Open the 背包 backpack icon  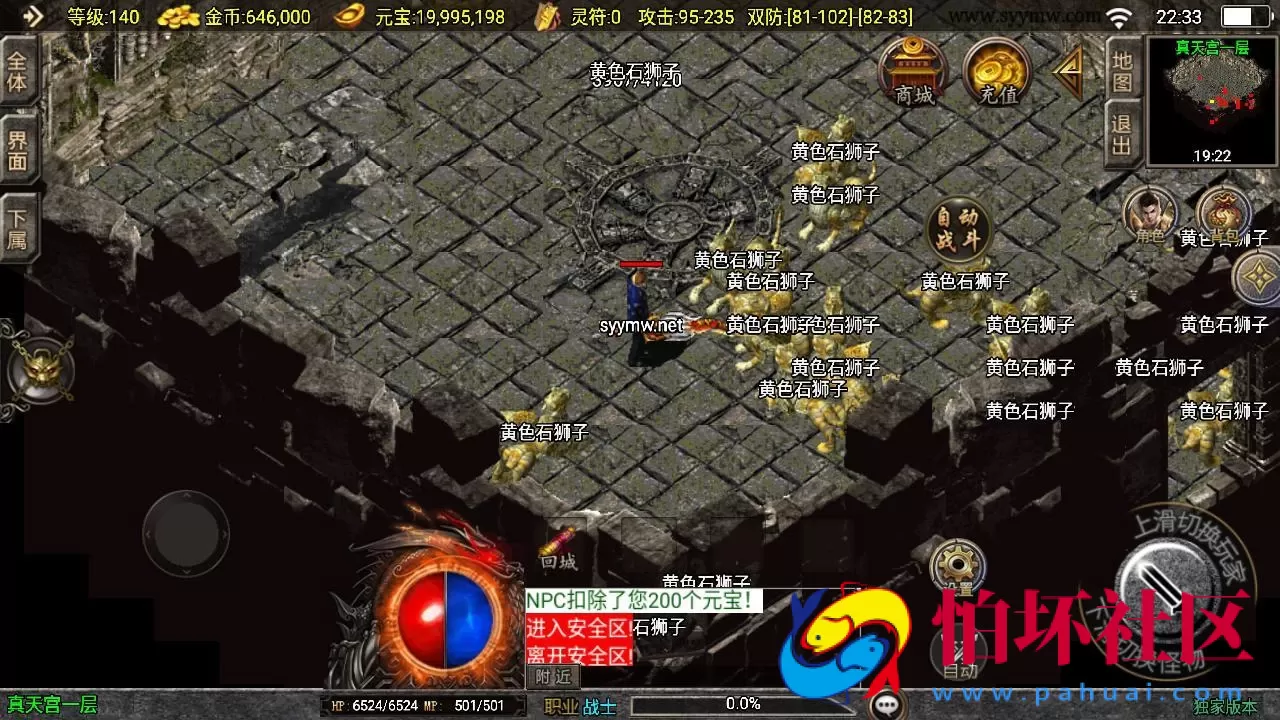(1222, 215)
